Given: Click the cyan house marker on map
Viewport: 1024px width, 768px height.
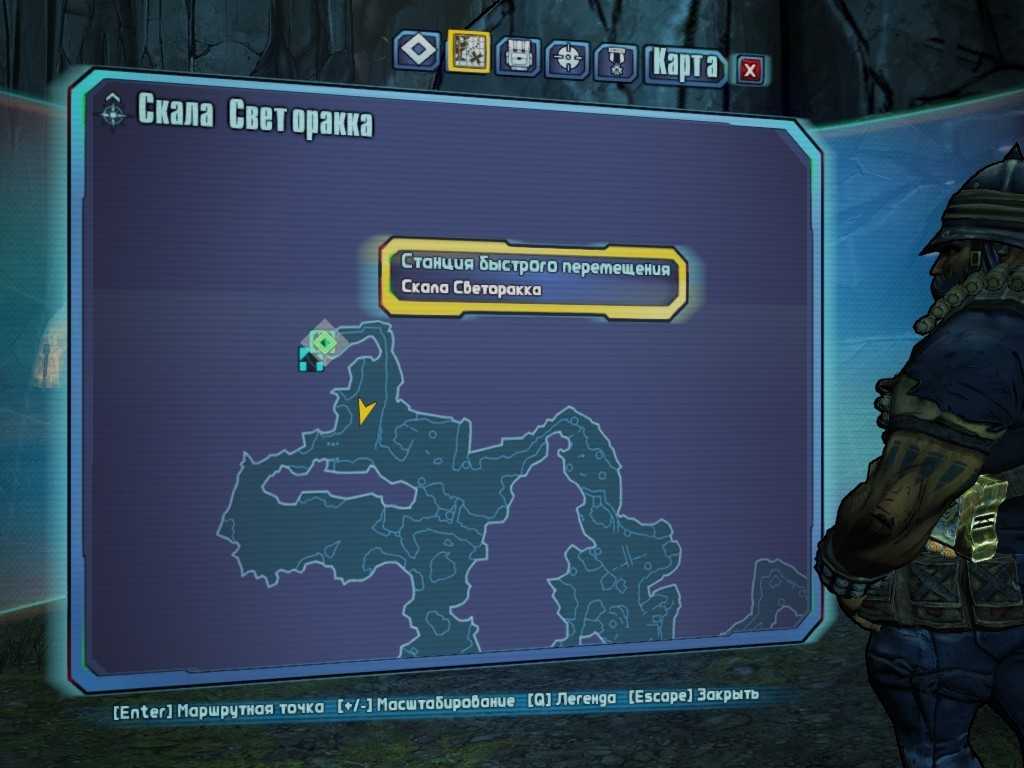Looking at the screenshot, I should coord(310,360).
